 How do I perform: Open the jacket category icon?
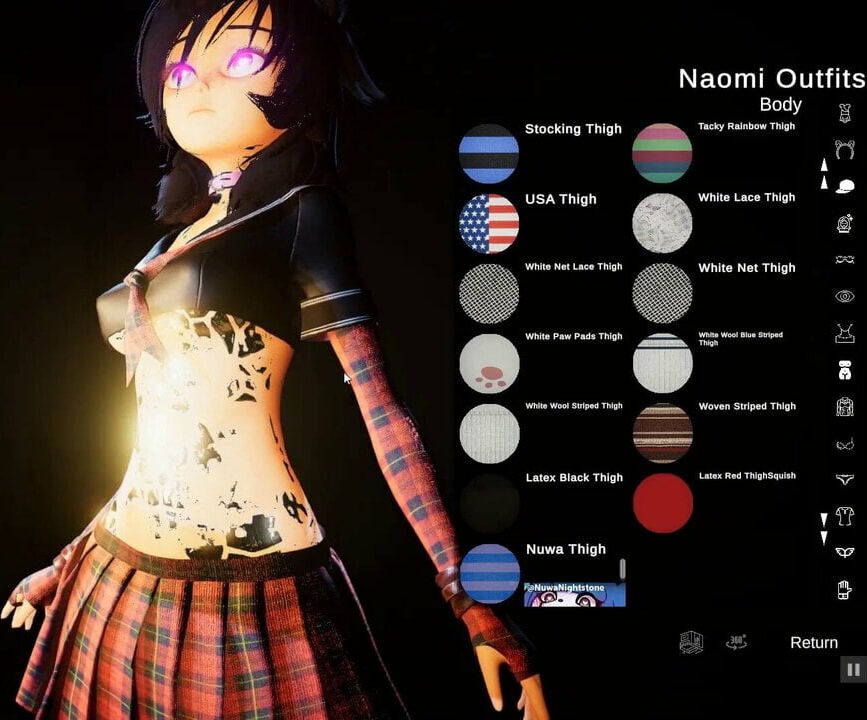click(x=845, y=407)
